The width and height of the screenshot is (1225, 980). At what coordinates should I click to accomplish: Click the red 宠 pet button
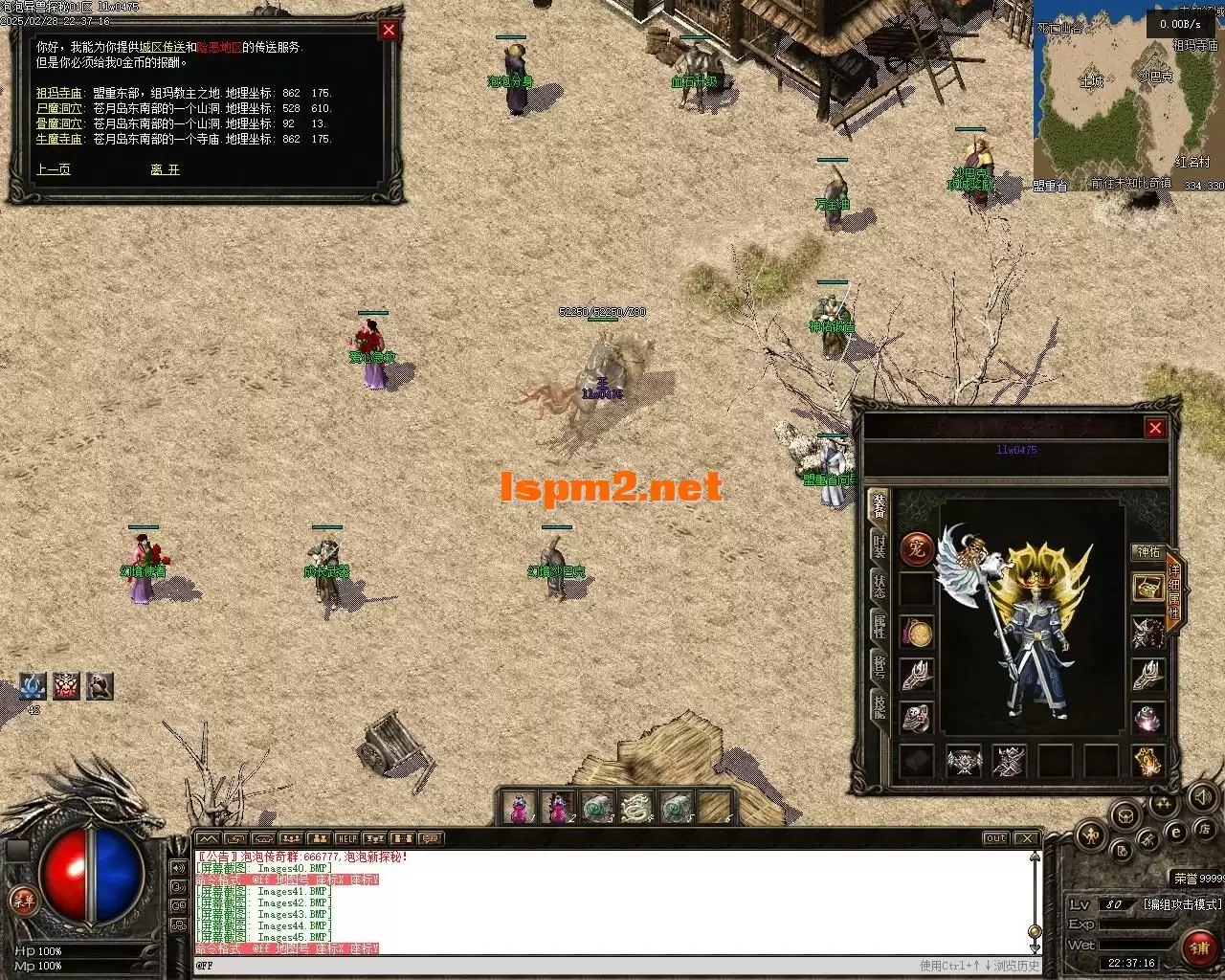coord(917,549)
